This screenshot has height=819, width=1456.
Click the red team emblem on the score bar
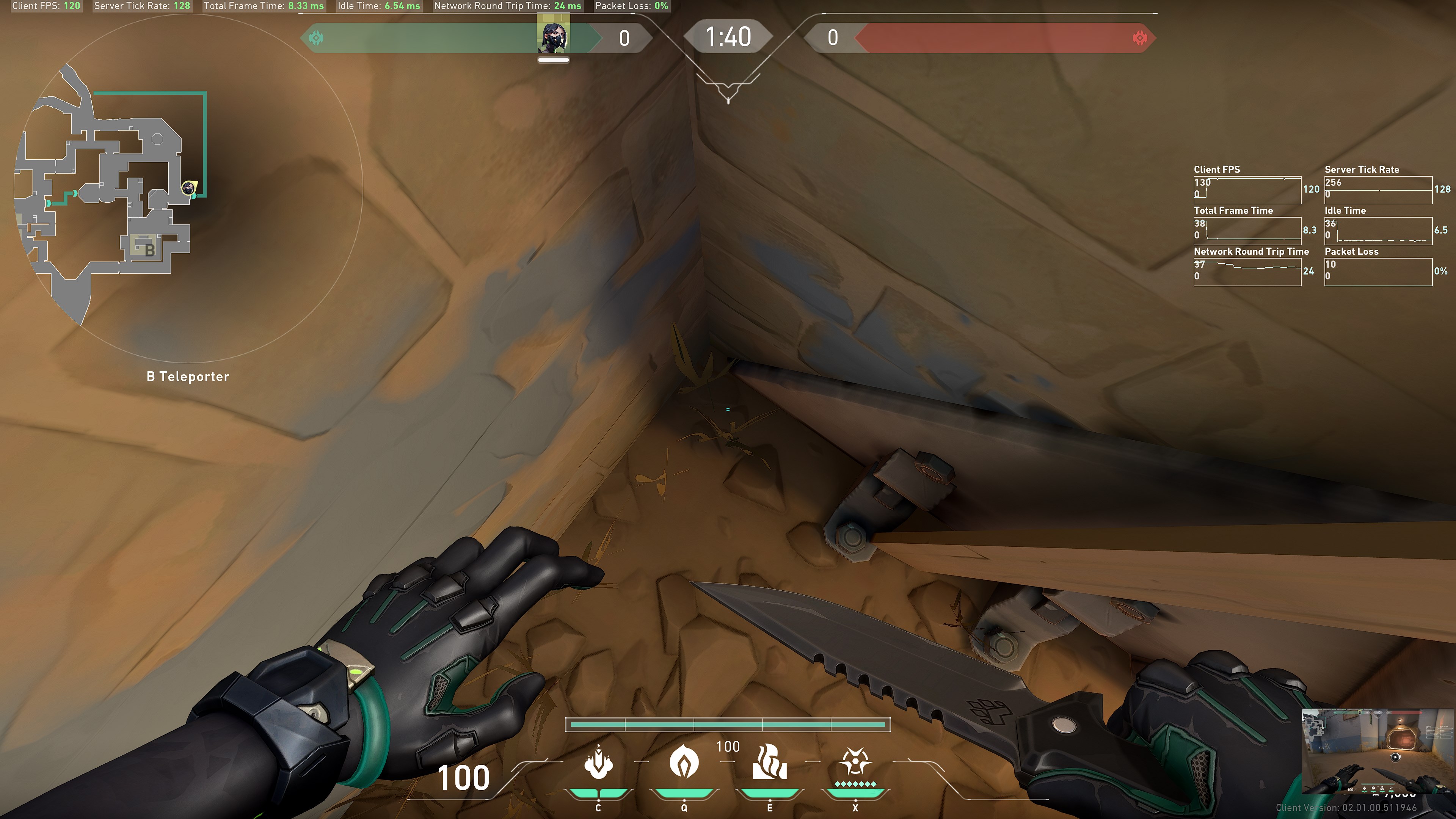(x=1139, y=38)
